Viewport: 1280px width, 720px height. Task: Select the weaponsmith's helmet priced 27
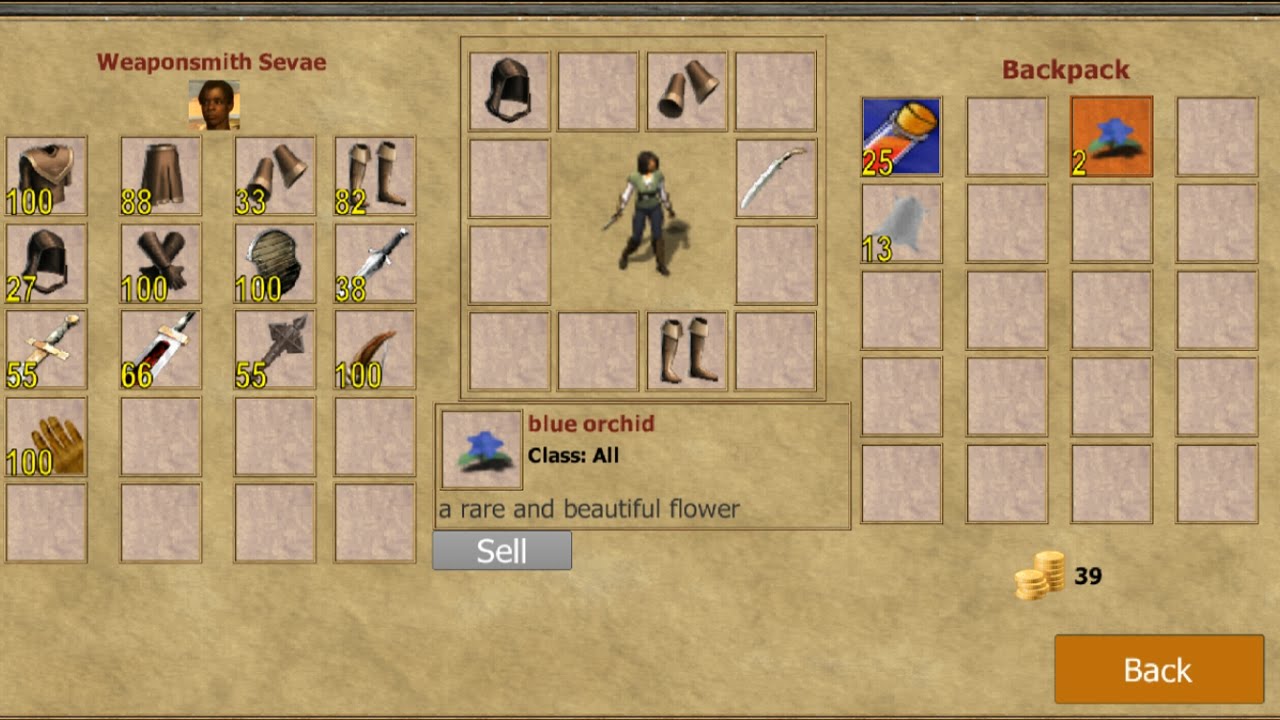pyautogui.click(x=46, y=263)
